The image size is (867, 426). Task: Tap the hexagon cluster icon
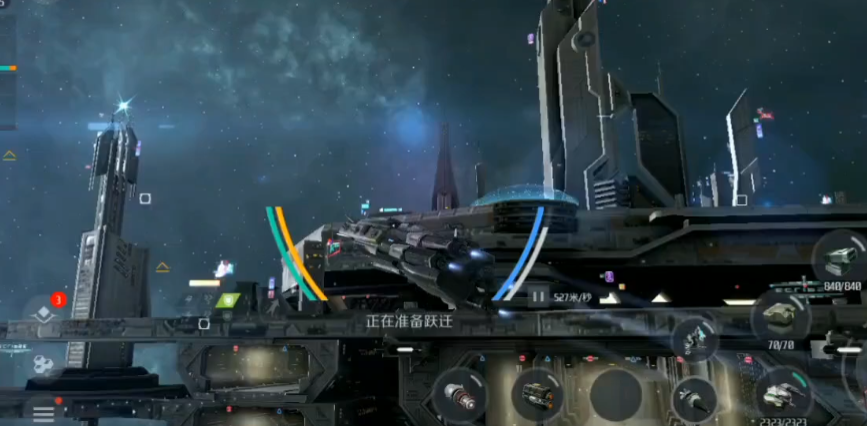[x=42, y=364]
